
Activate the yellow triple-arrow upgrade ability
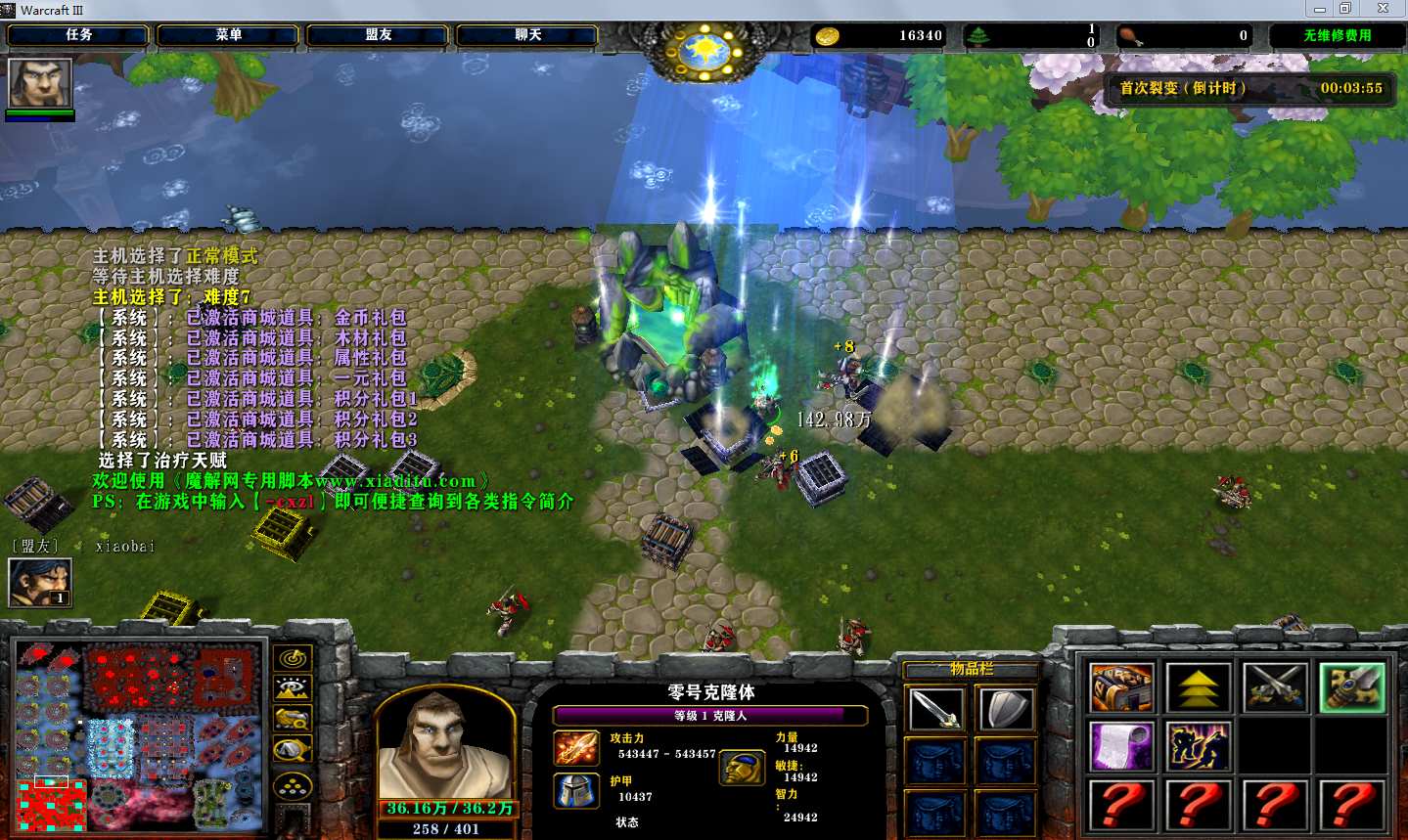(1198, 687)
